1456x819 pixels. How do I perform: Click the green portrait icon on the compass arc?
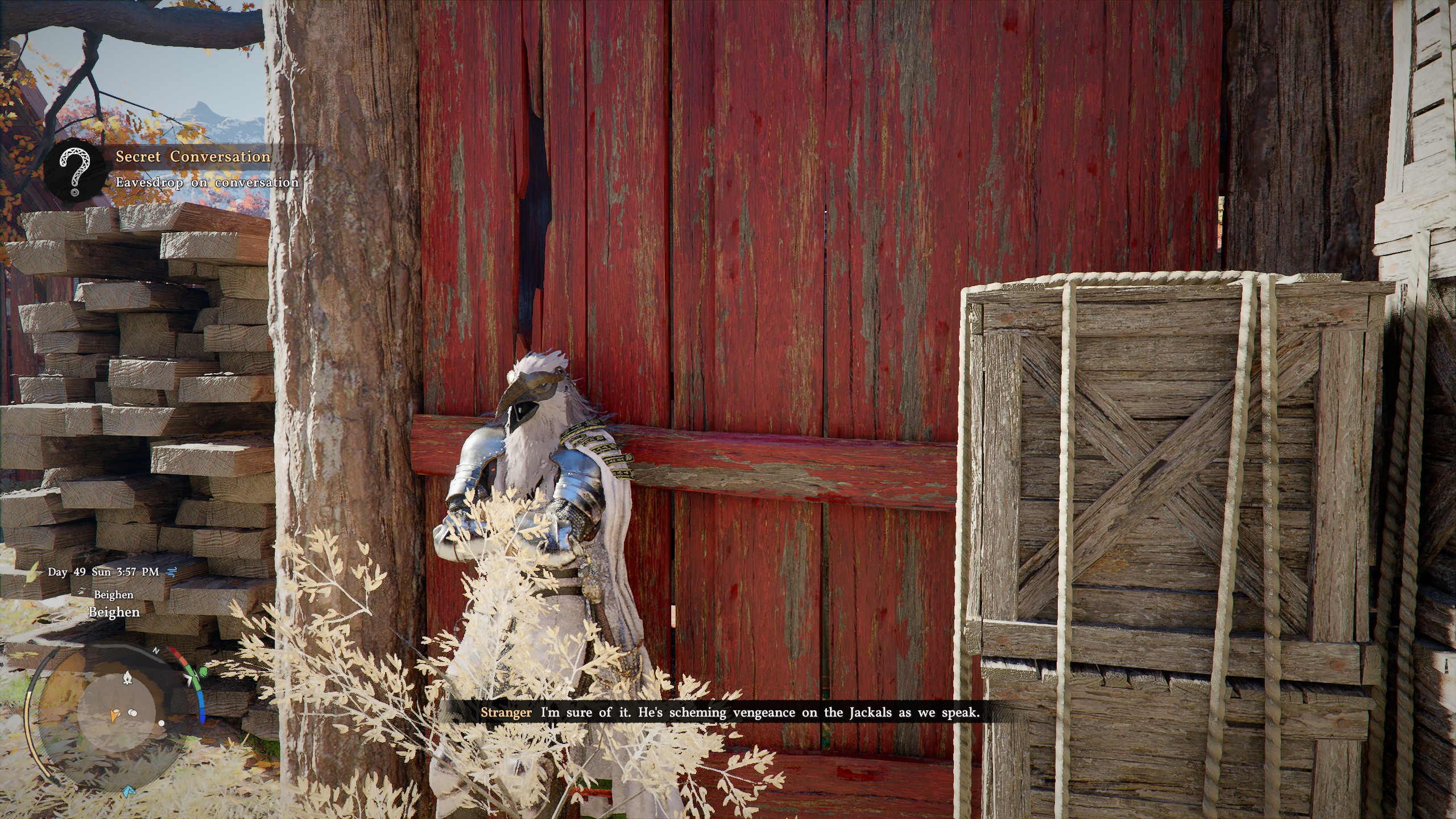point(203,672)
